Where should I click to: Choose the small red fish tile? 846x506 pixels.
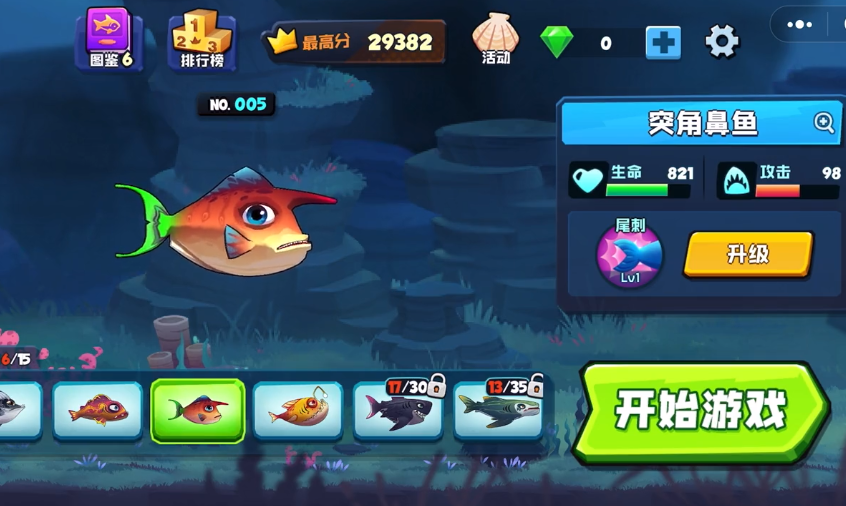pyautogui.click(x=97, y=410)
